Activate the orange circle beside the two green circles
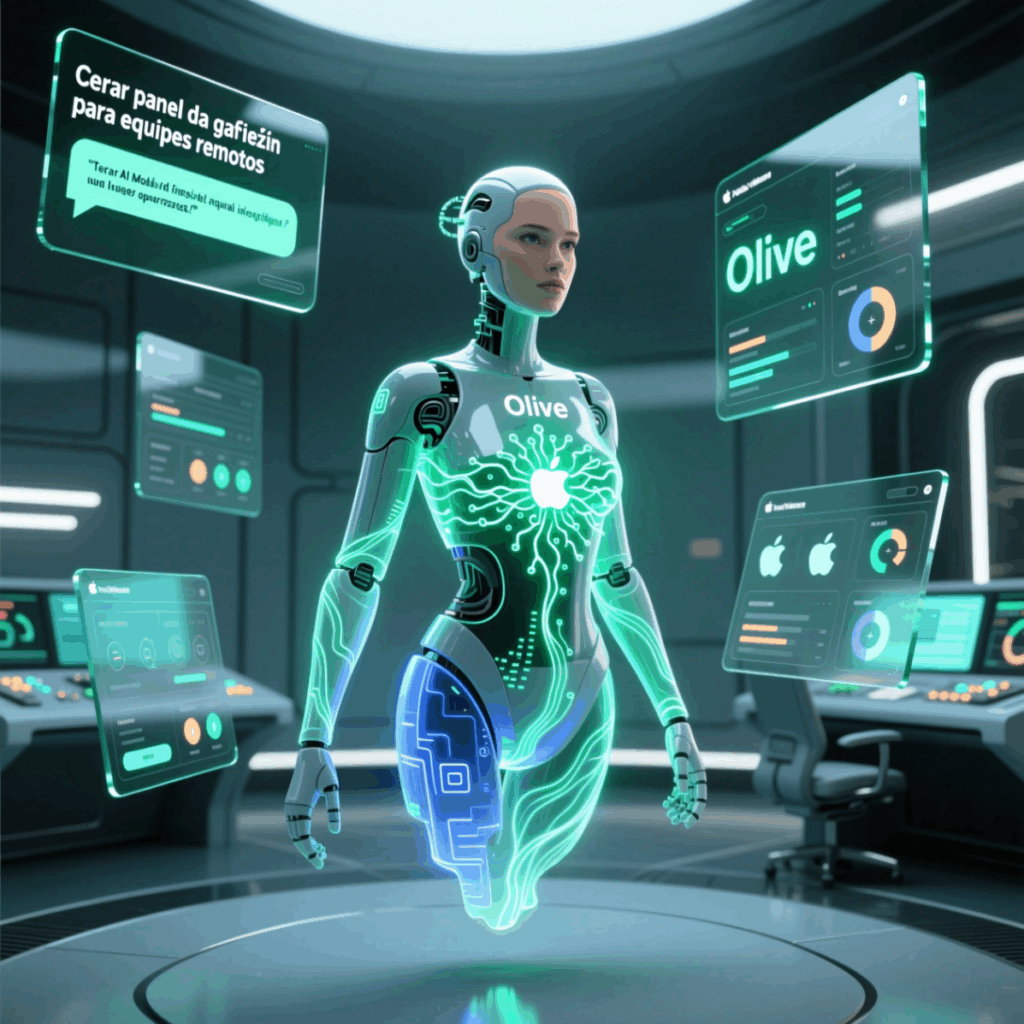1024x1024 pixels. pos(198,471)
